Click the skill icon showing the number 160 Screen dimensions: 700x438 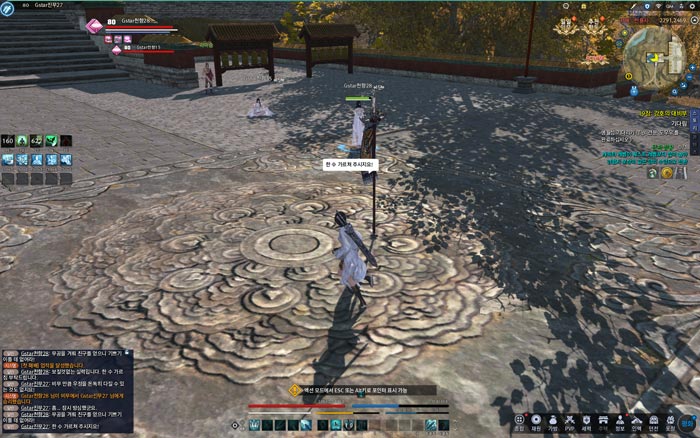pos(7,141)
